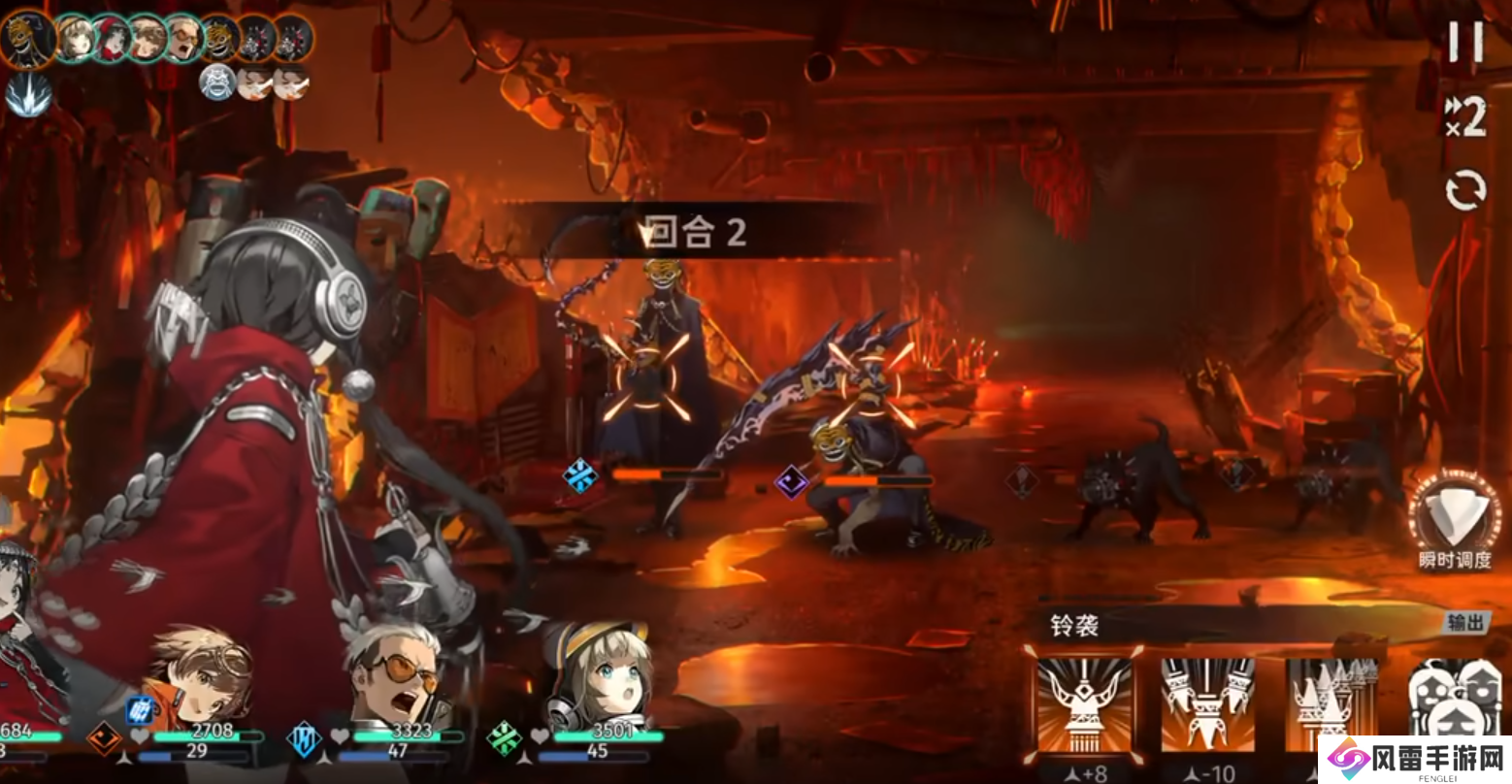Click the 输出 role tag
Viewport: 1512px width, 784px height.
[1465, 623]
